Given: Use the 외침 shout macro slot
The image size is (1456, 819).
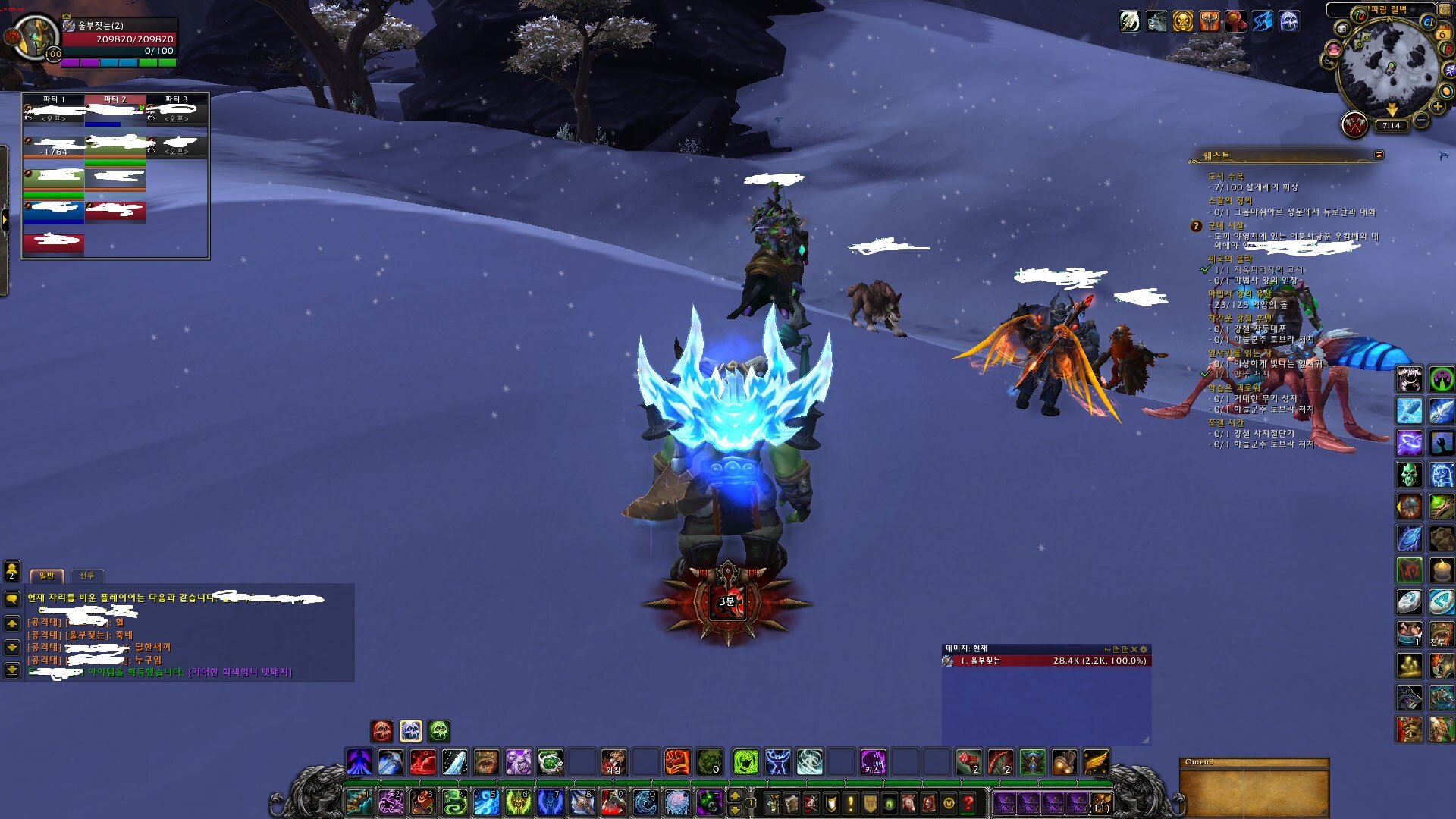Looking at the screenshot, I should point(613,761).
